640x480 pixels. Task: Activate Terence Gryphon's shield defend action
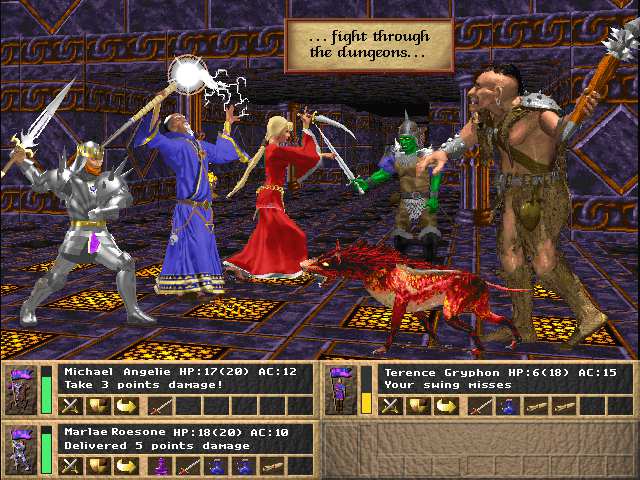420,406
